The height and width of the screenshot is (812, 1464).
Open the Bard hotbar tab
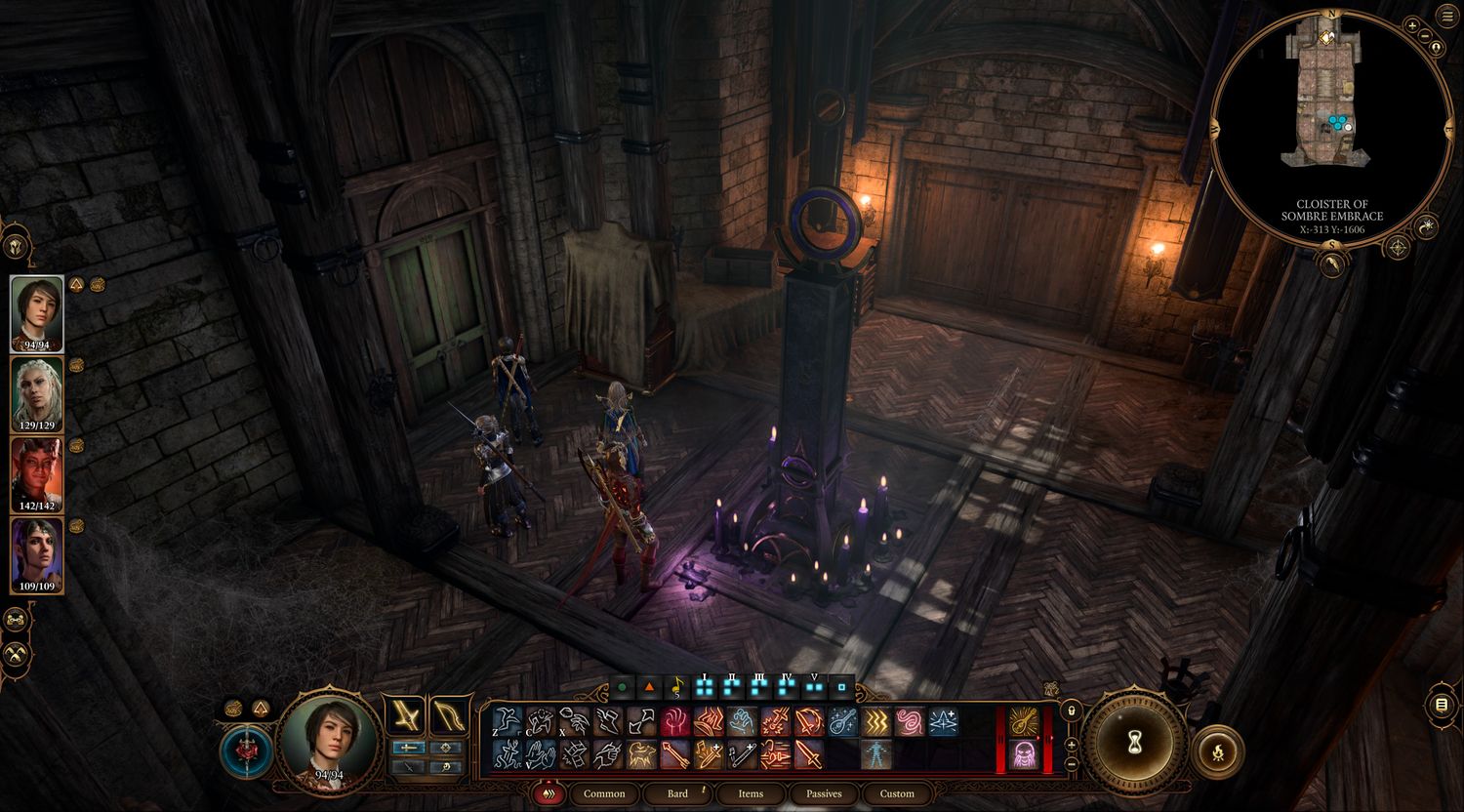(677, 793)
